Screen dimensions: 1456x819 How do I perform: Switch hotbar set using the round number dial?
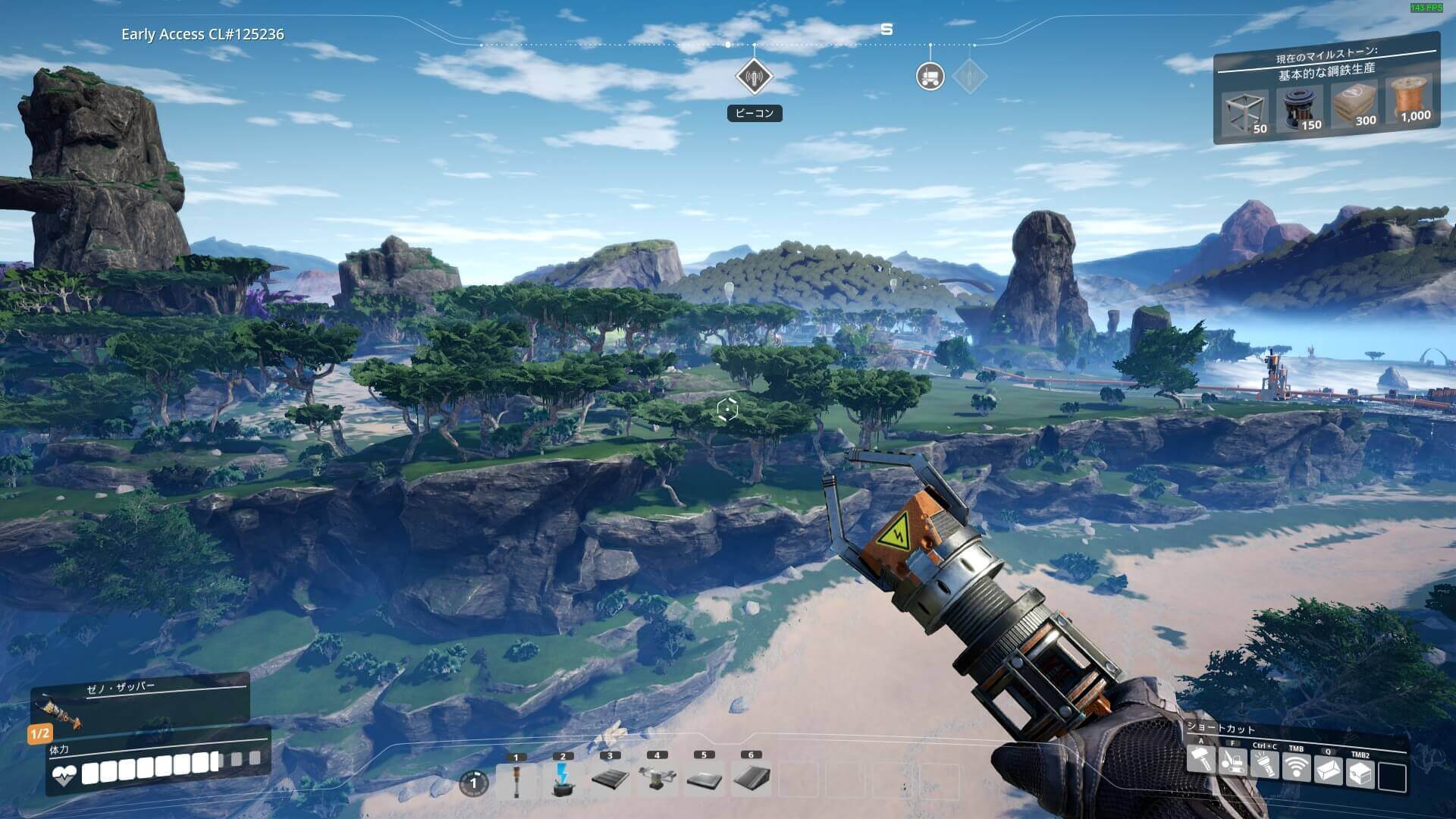(474, 783)
